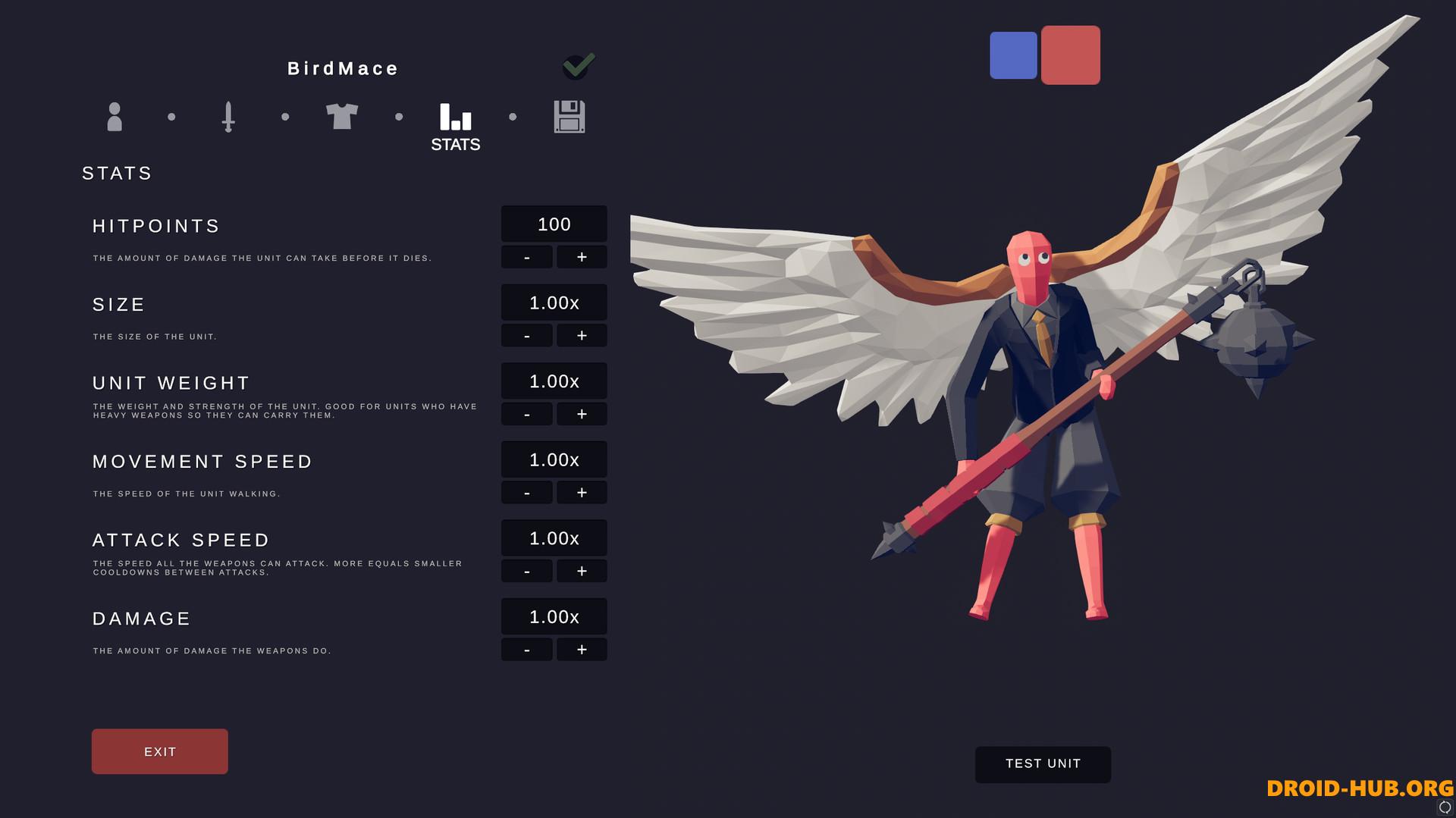Click the red team color swatch square
The image size is (1456, 818).
(1071, 55)
